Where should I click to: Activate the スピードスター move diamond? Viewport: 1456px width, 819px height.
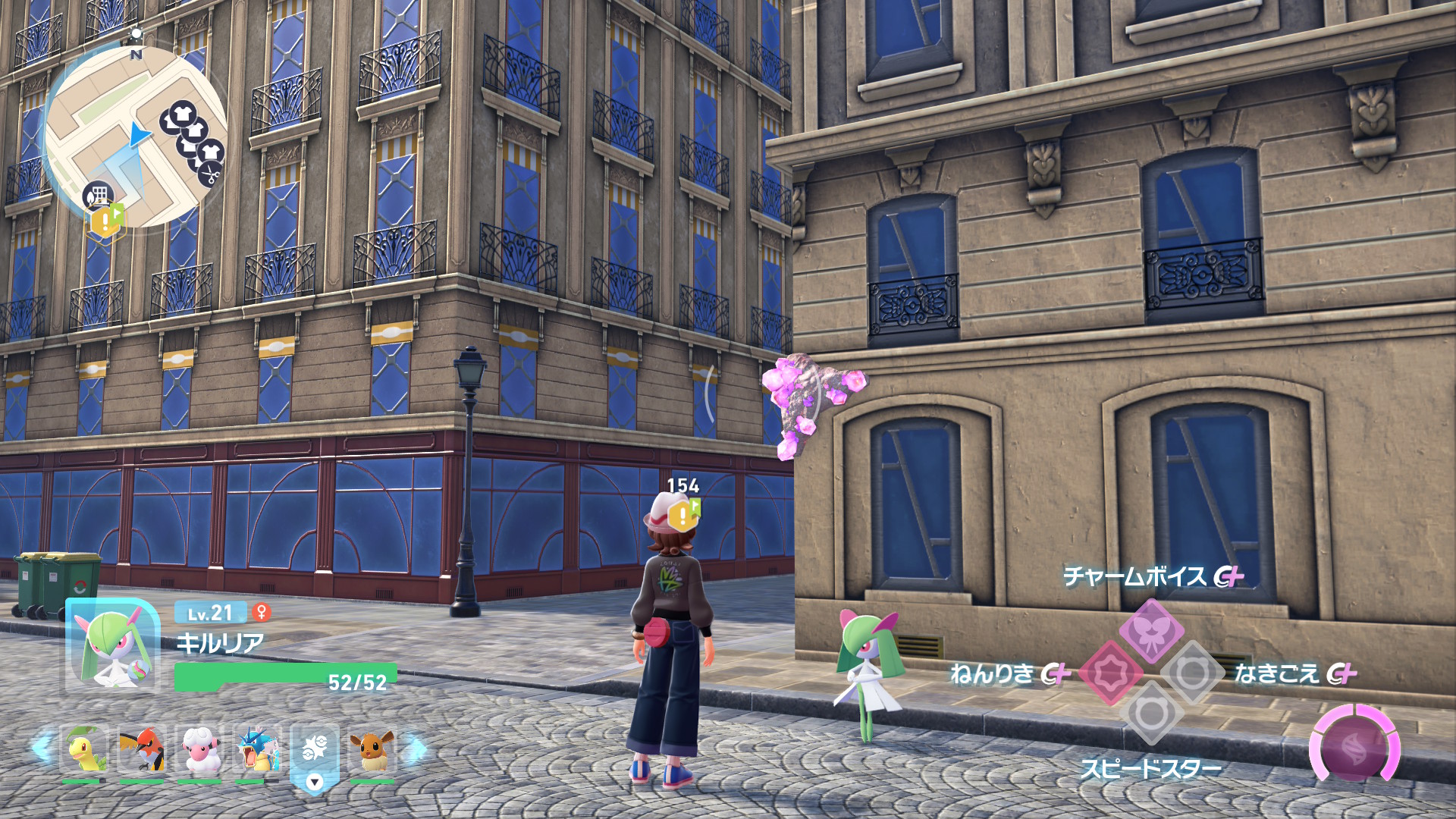pyautogui.click(x=1151, y=714)
